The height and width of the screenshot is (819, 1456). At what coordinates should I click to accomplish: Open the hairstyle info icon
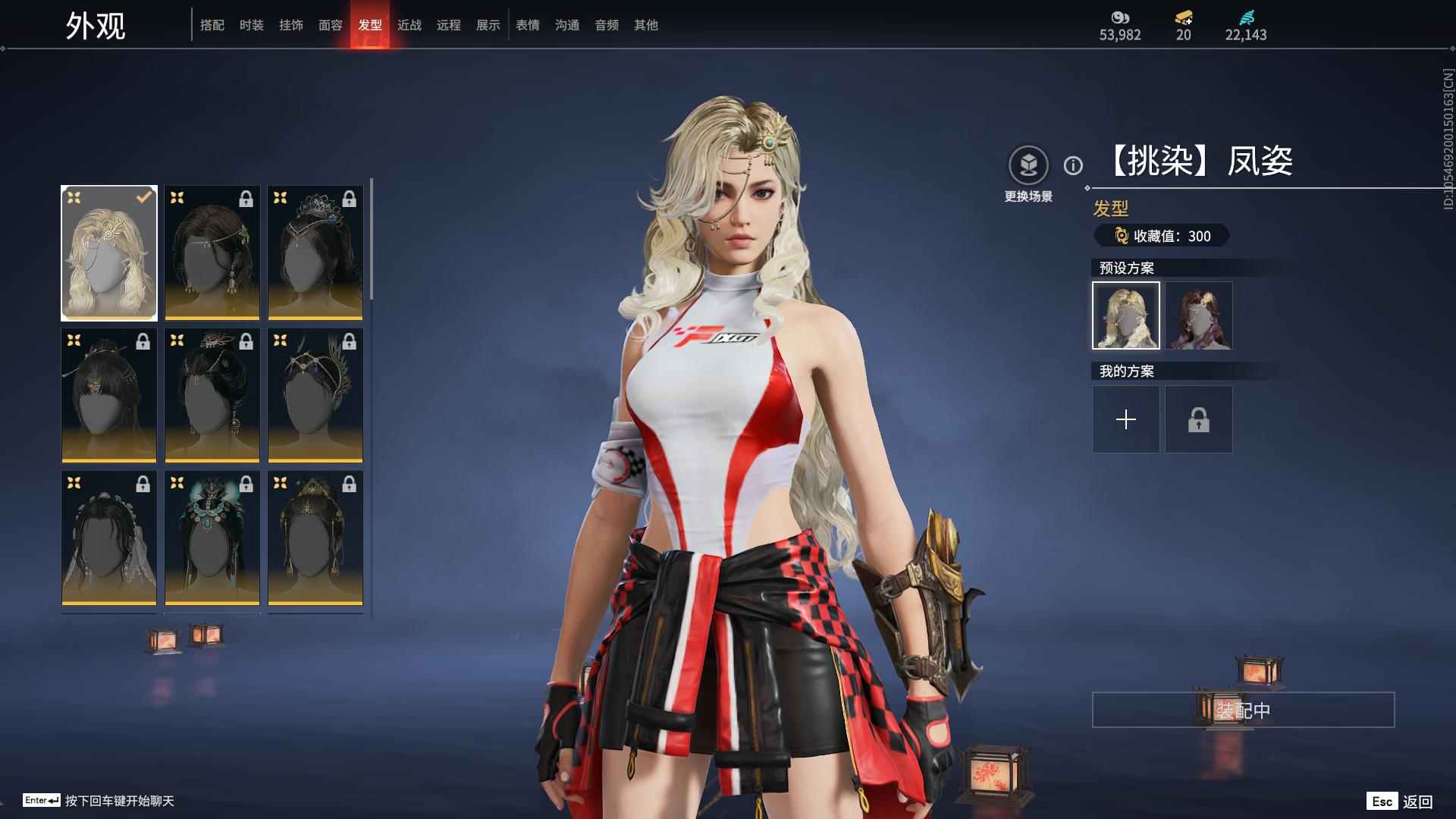tap(1073, 165)
